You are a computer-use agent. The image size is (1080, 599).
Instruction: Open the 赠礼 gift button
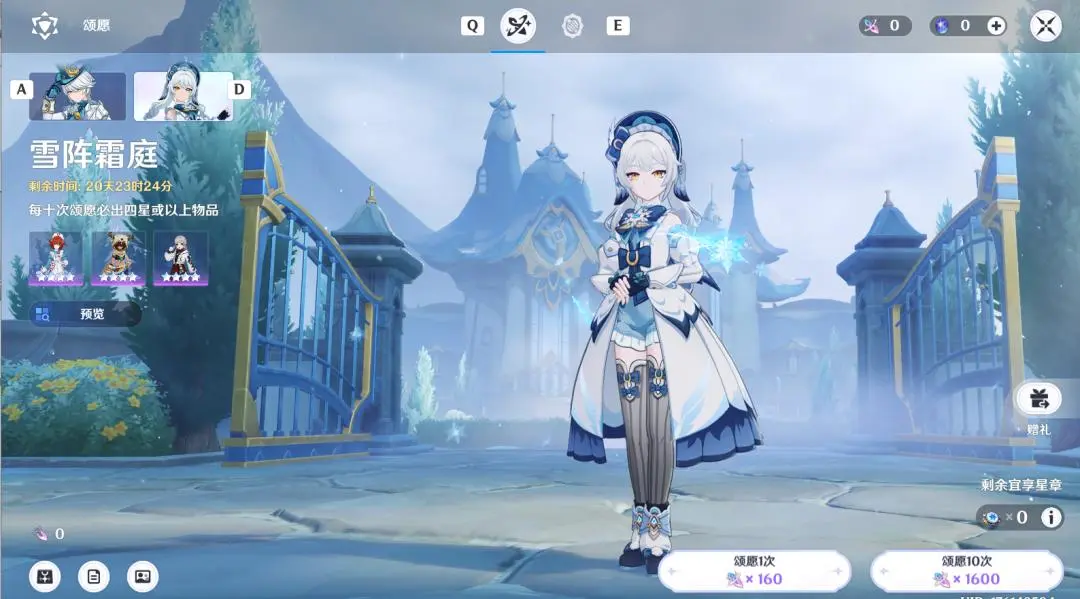[x=1039, y=399]
